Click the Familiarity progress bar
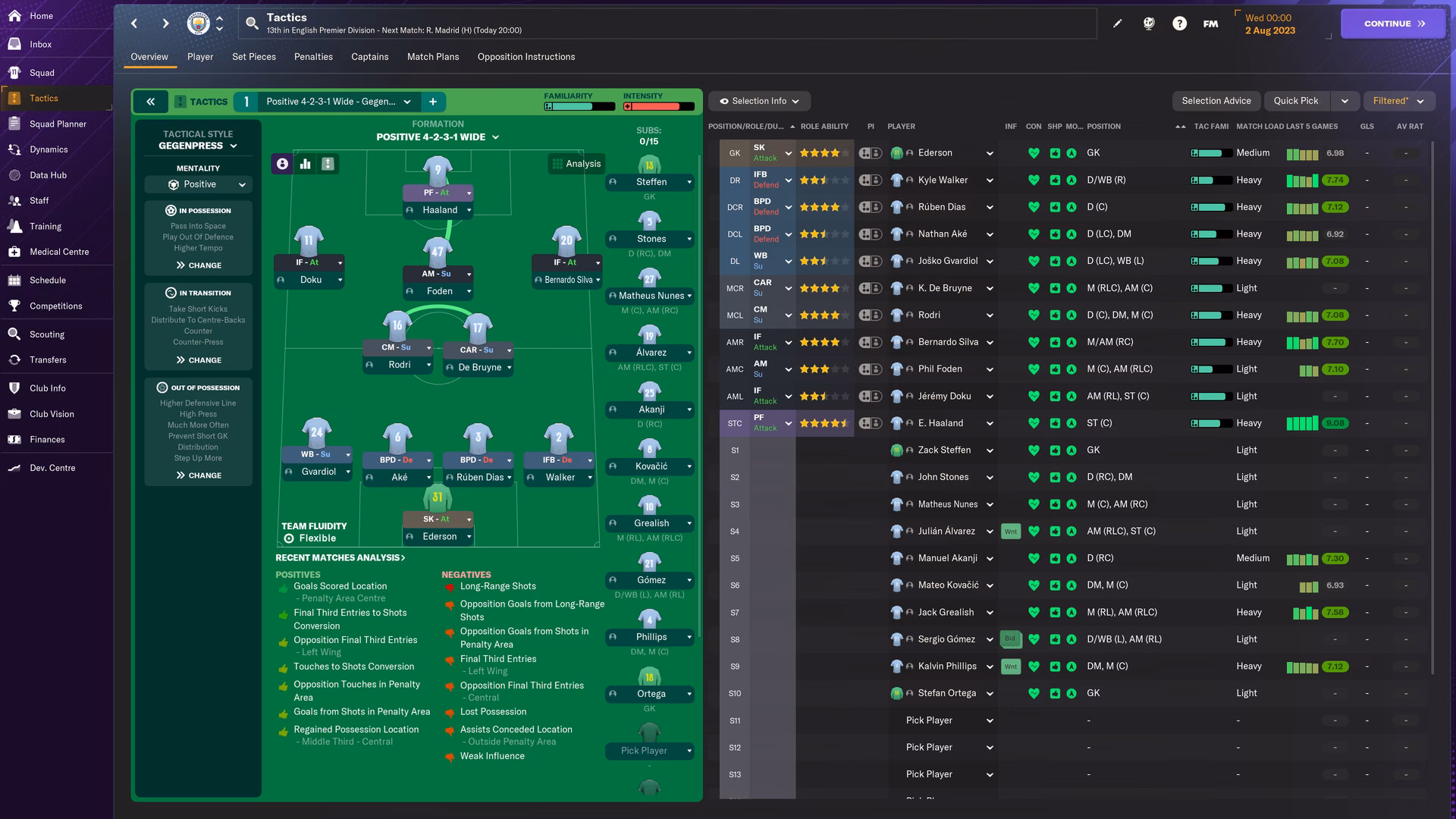Image resolution: width=1456 pixels, height=819 pixels. 579,106
